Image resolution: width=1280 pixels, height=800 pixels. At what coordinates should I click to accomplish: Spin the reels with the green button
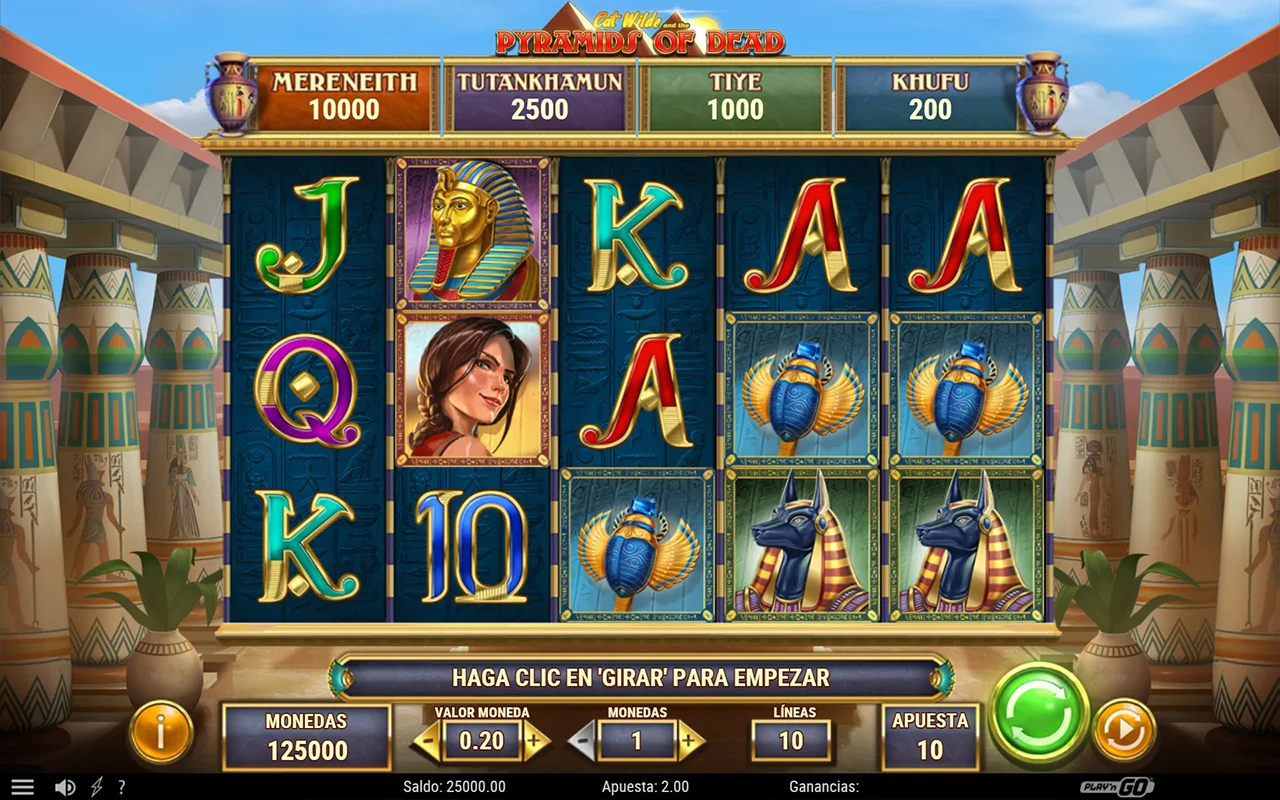pyautogui.click(x=1039, y=714)
